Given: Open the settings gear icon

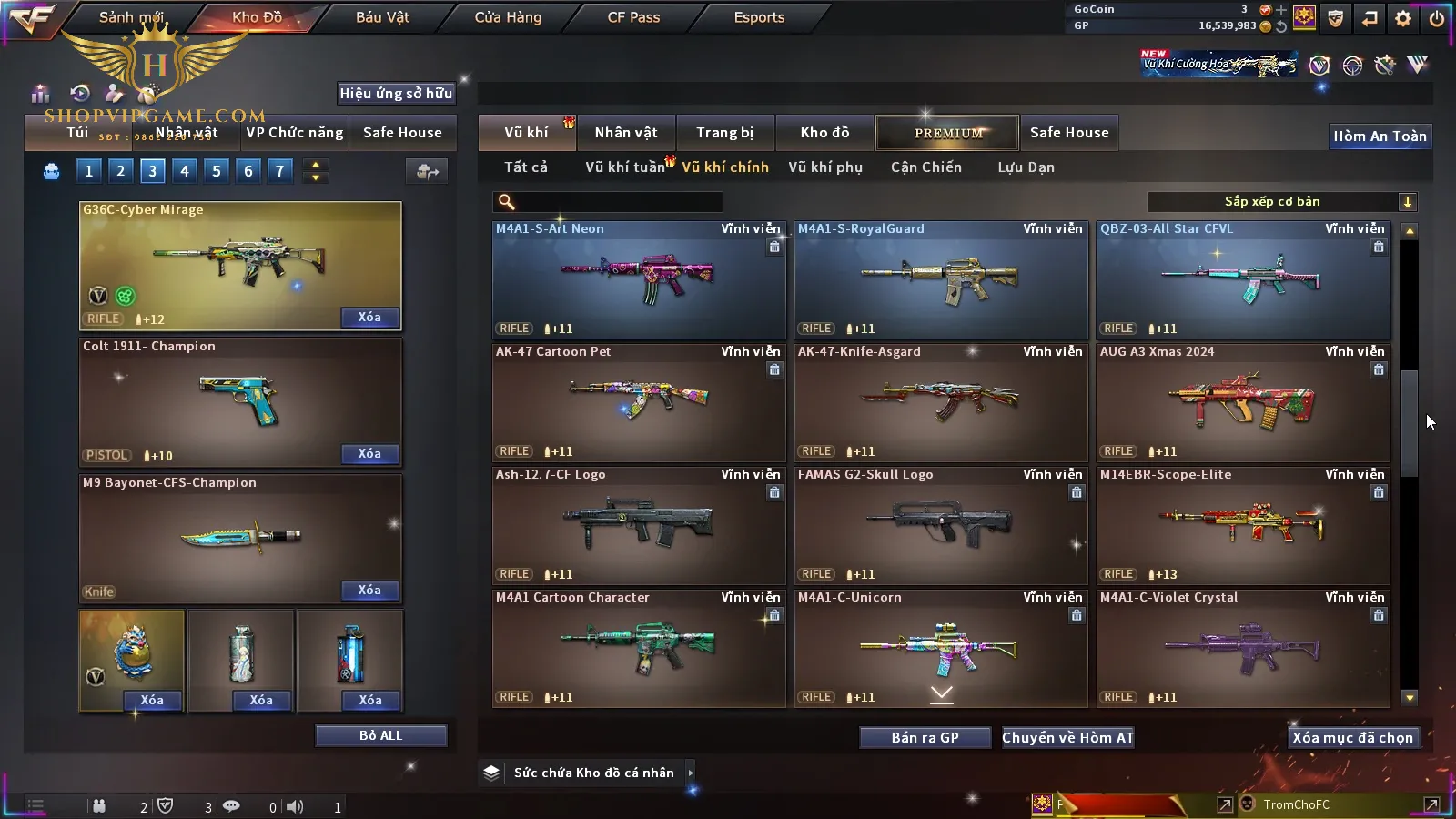Looking at the screenshot, I should point(1403,18).
